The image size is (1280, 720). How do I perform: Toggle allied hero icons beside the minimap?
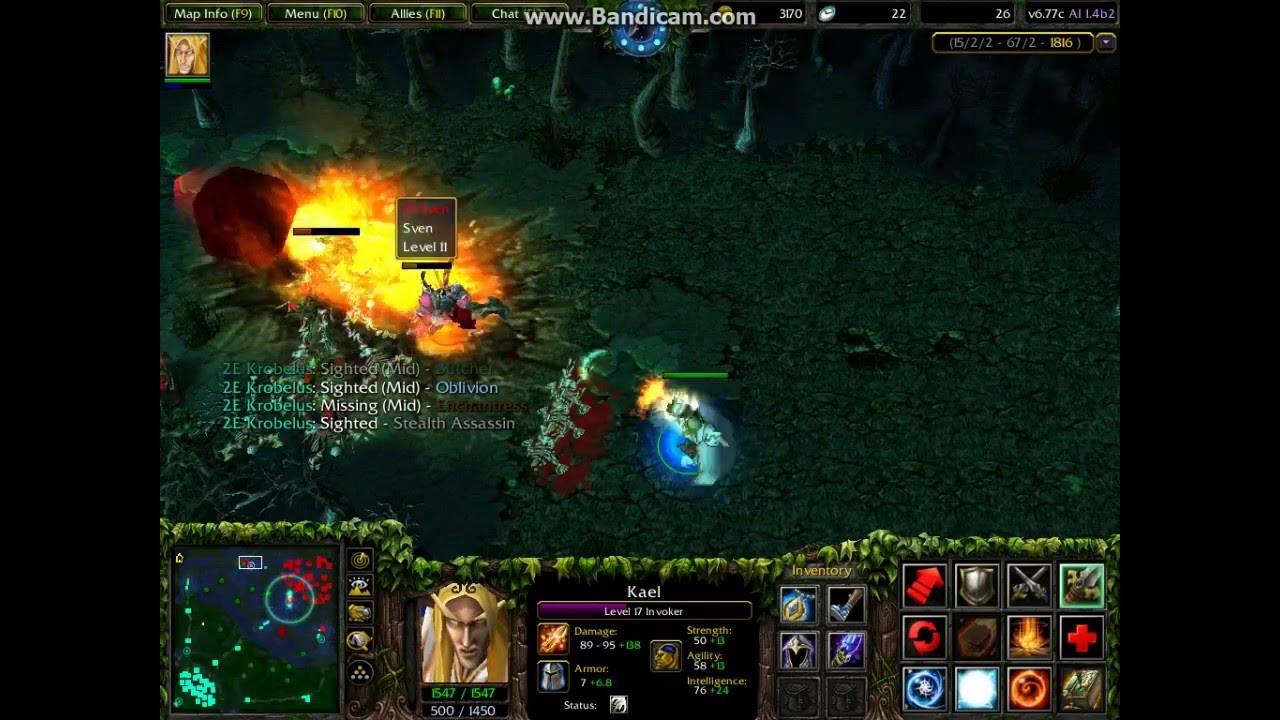360,612
